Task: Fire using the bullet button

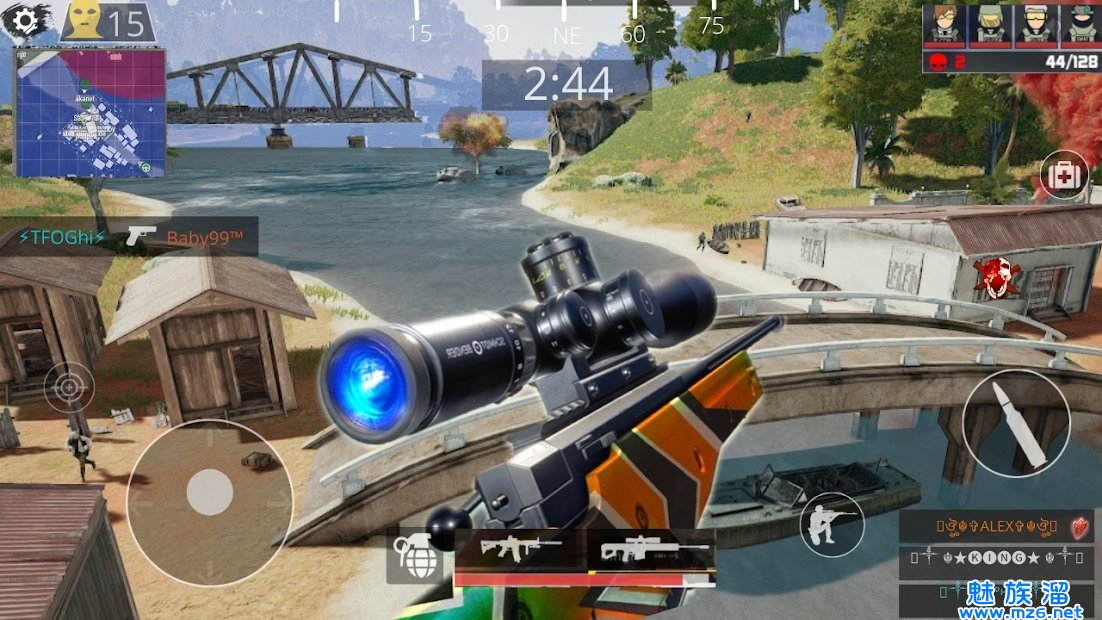Action: click(x=1015, y=424)
